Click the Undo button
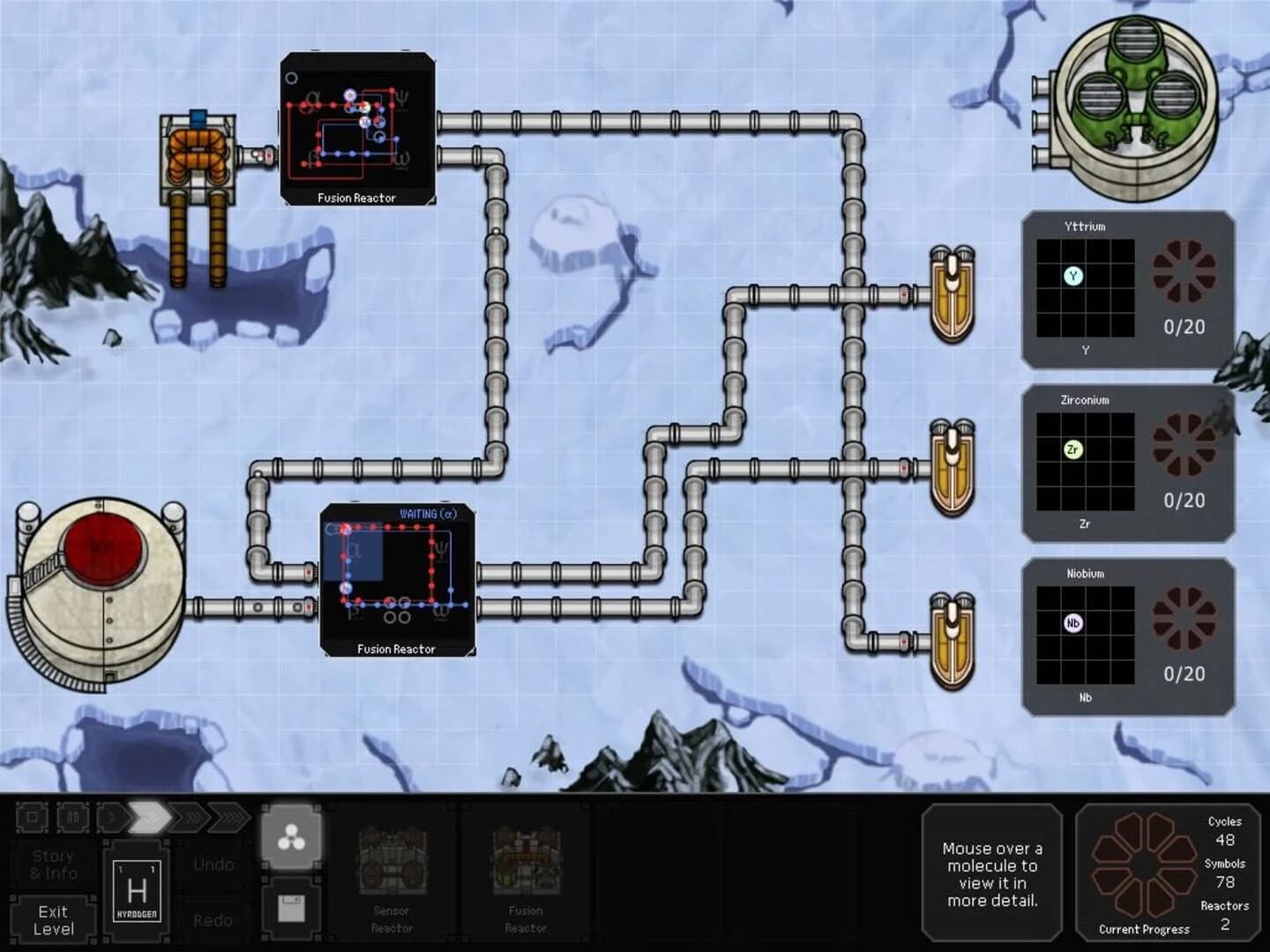The width and height of the screenshot is (1270, 952). tap(213, 864)
